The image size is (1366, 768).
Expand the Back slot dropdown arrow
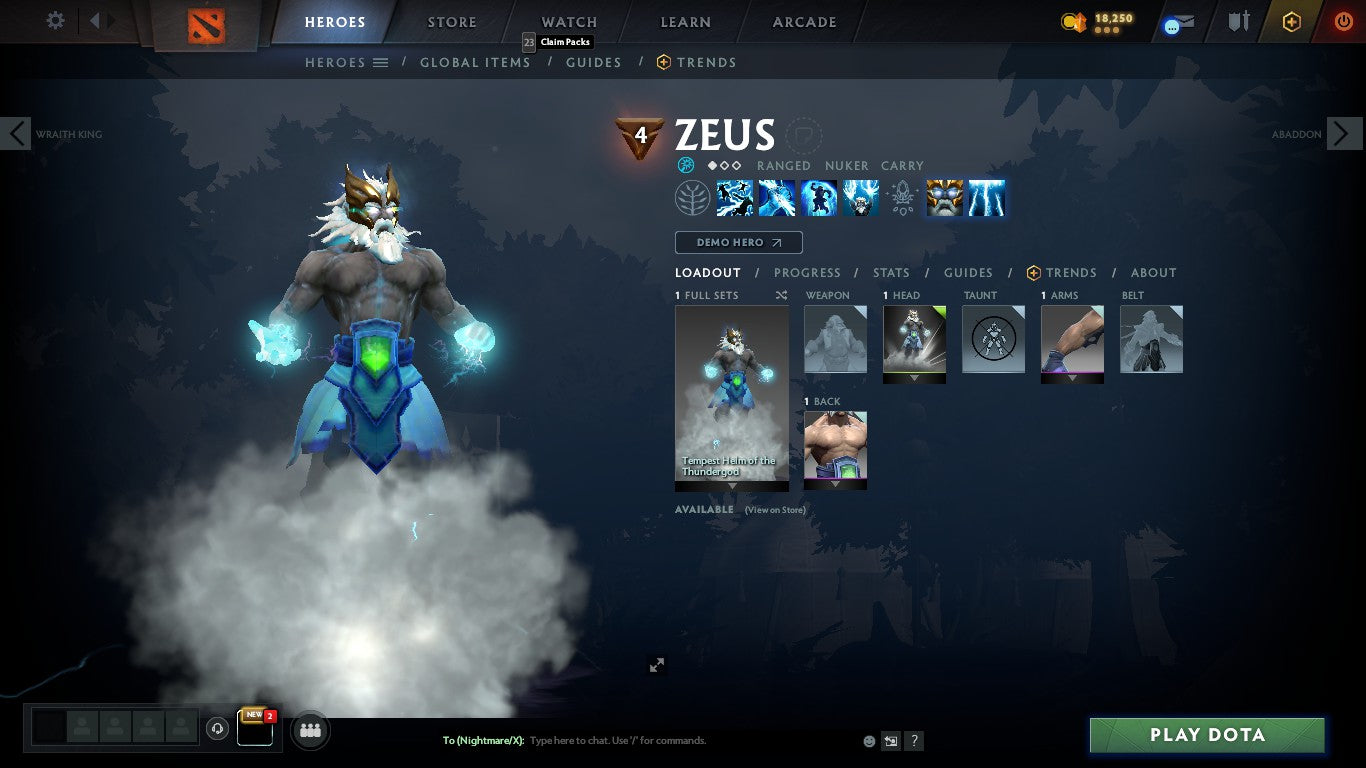click(836, 484)
